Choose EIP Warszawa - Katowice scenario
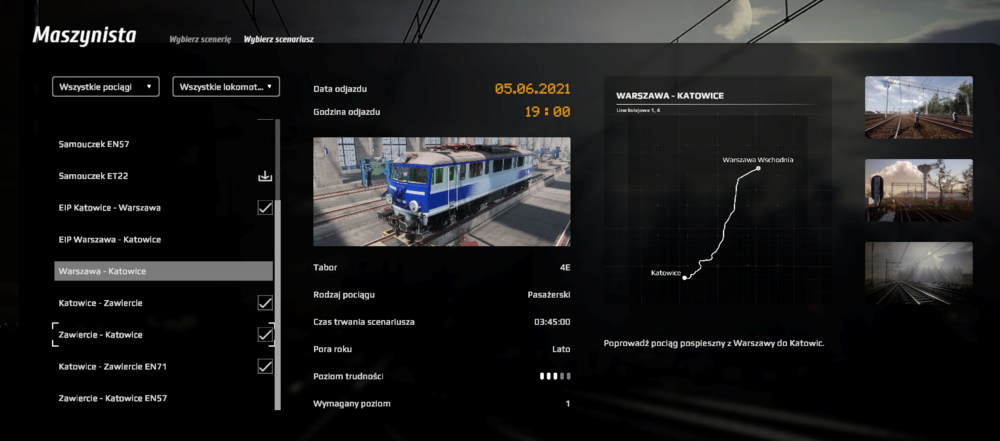The height and width of the screenshot is (441, 1000). [x=110, y=240]
